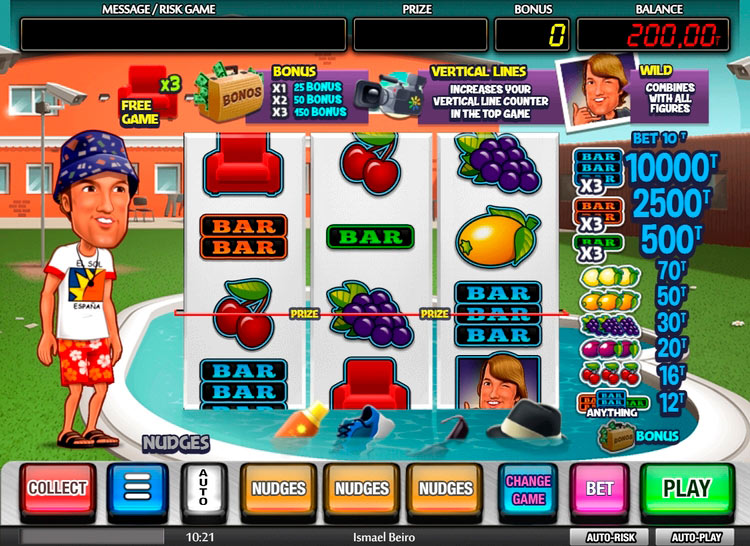Toggle the white AUTO button
The image size is (750, 546).
pyautogui.click(x=204, y=489)
